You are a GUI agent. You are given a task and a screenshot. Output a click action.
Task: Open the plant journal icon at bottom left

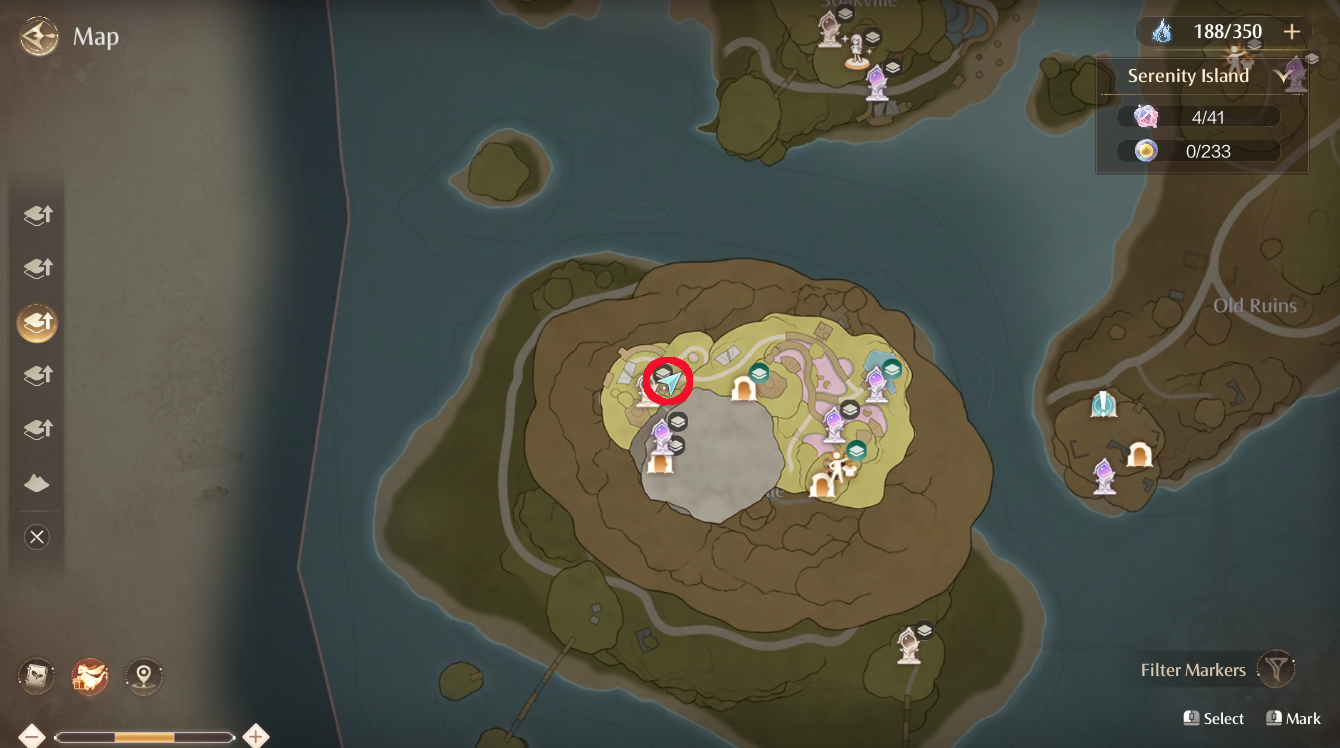click(37, 675)
